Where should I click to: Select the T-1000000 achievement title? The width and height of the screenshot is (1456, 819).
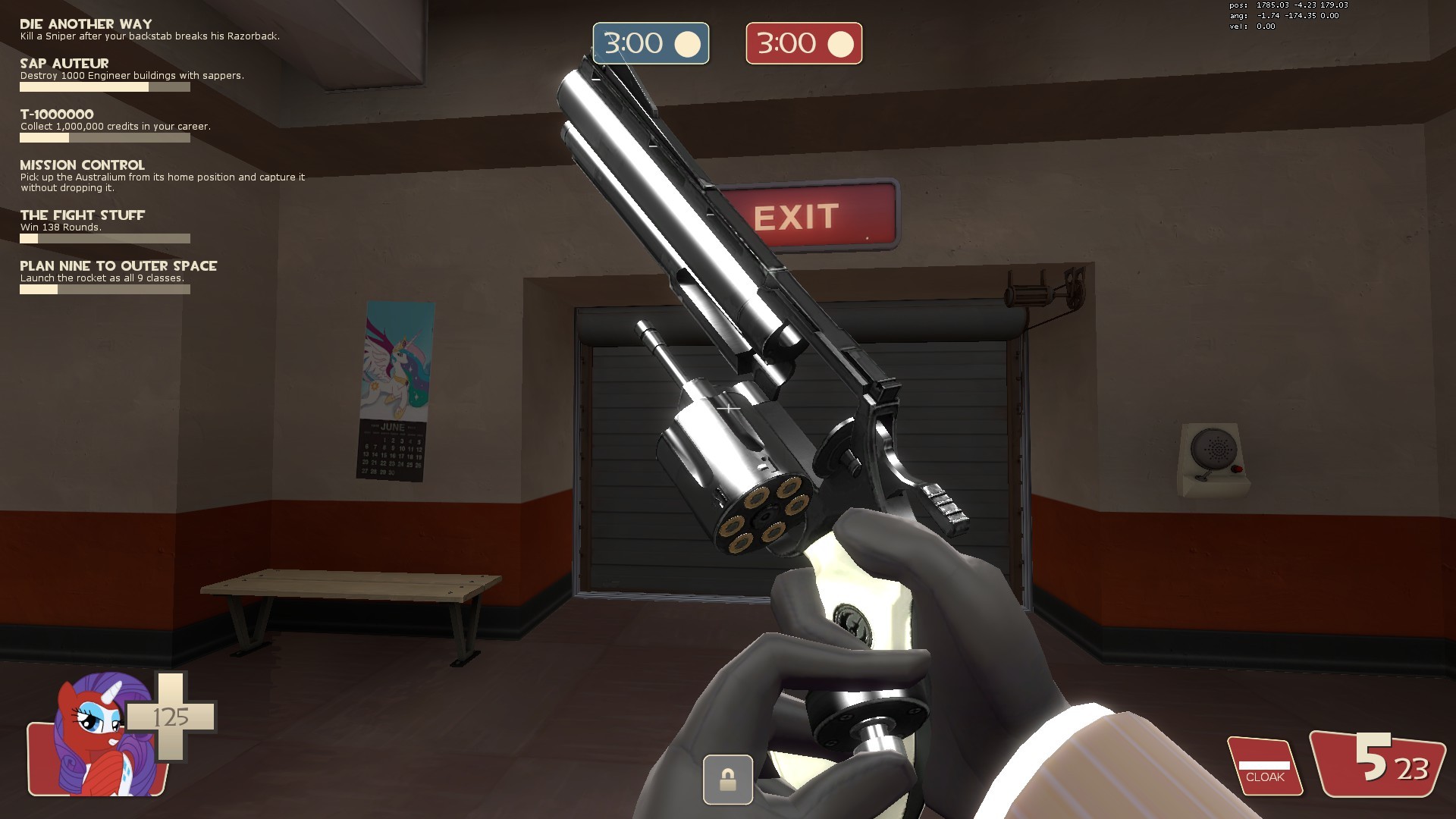tap(57, 114)
